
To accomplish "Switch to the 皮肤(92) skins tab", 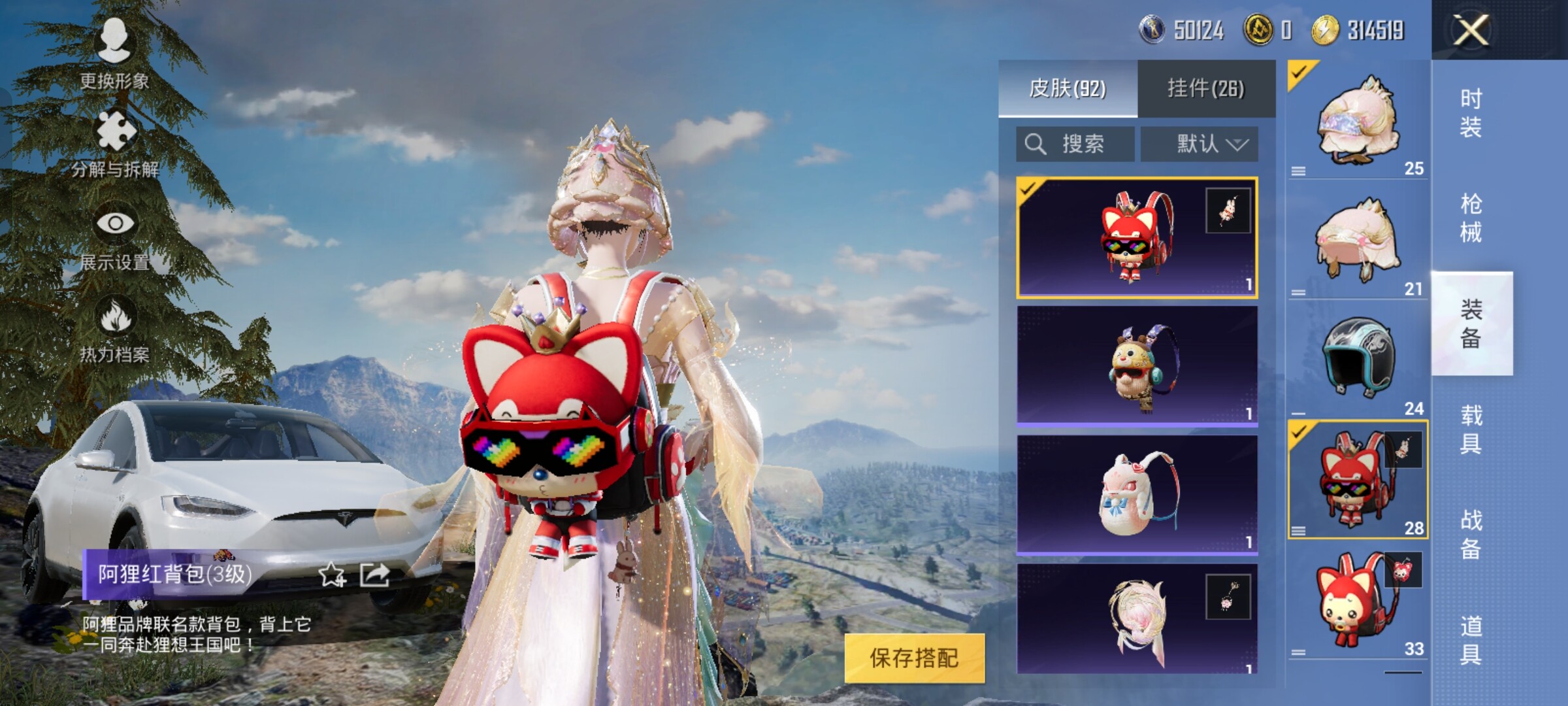I will (1068, 88).
